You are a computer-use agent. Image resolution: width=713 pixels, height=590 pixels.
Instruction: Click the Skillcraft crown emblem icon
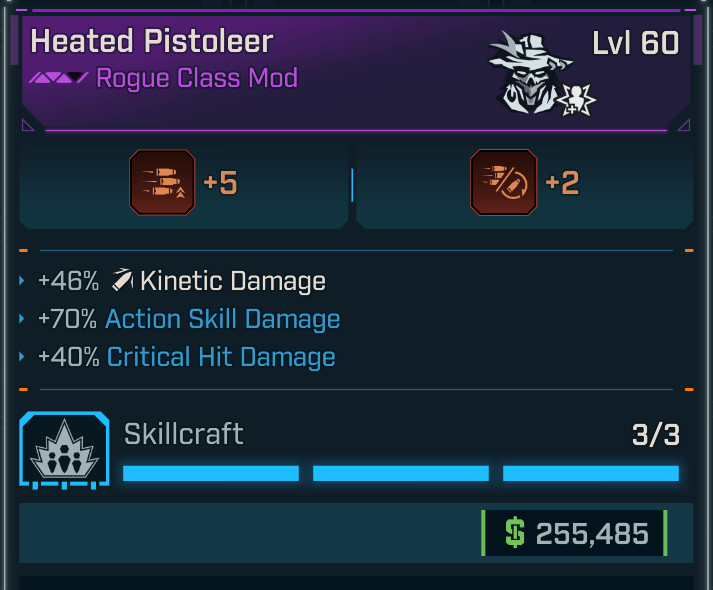tap(63, 451)
